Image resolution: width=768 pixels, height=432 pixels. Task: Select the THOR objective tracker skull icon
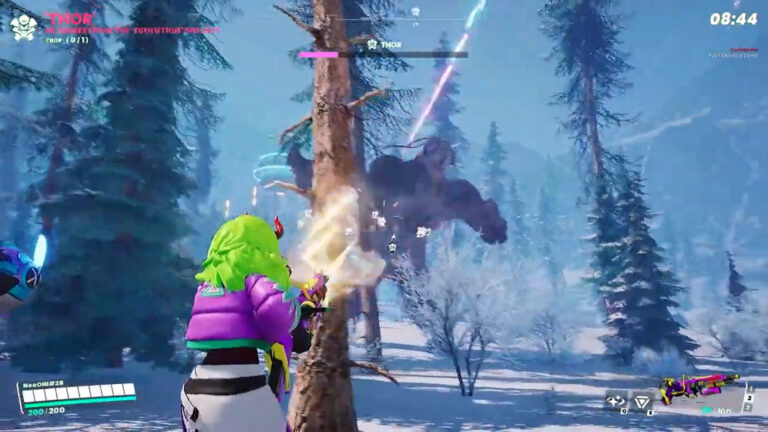click(x=24, y=26)
